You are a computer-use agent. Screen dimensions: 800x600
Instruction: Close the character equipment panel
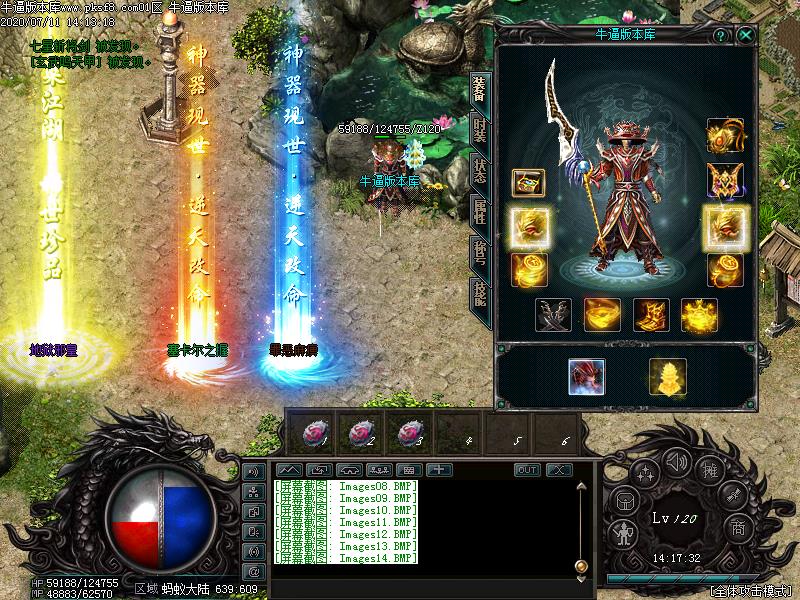746,34
